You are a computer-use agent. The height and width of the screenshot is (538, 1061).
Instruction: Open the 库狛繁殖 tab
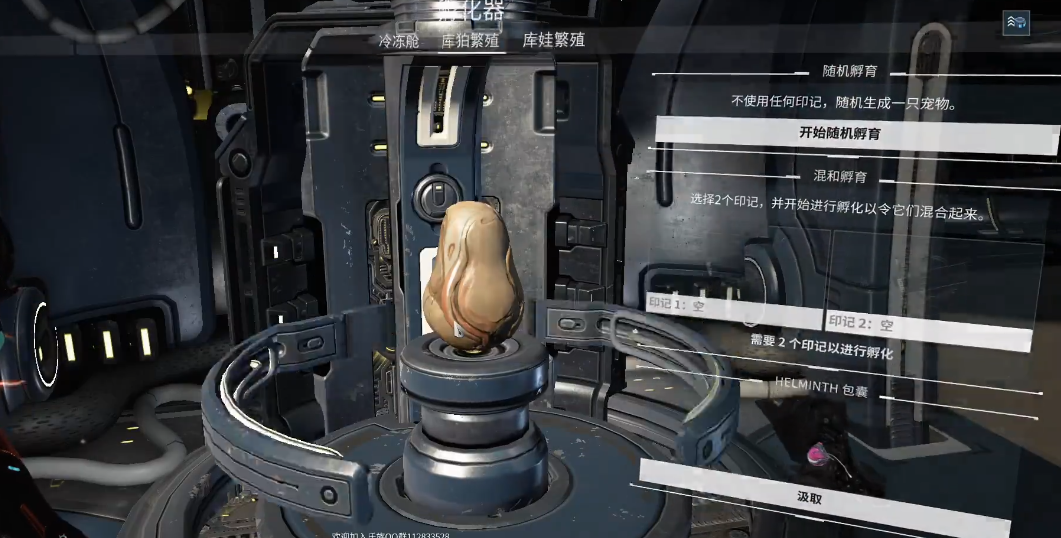click(470, 41)
